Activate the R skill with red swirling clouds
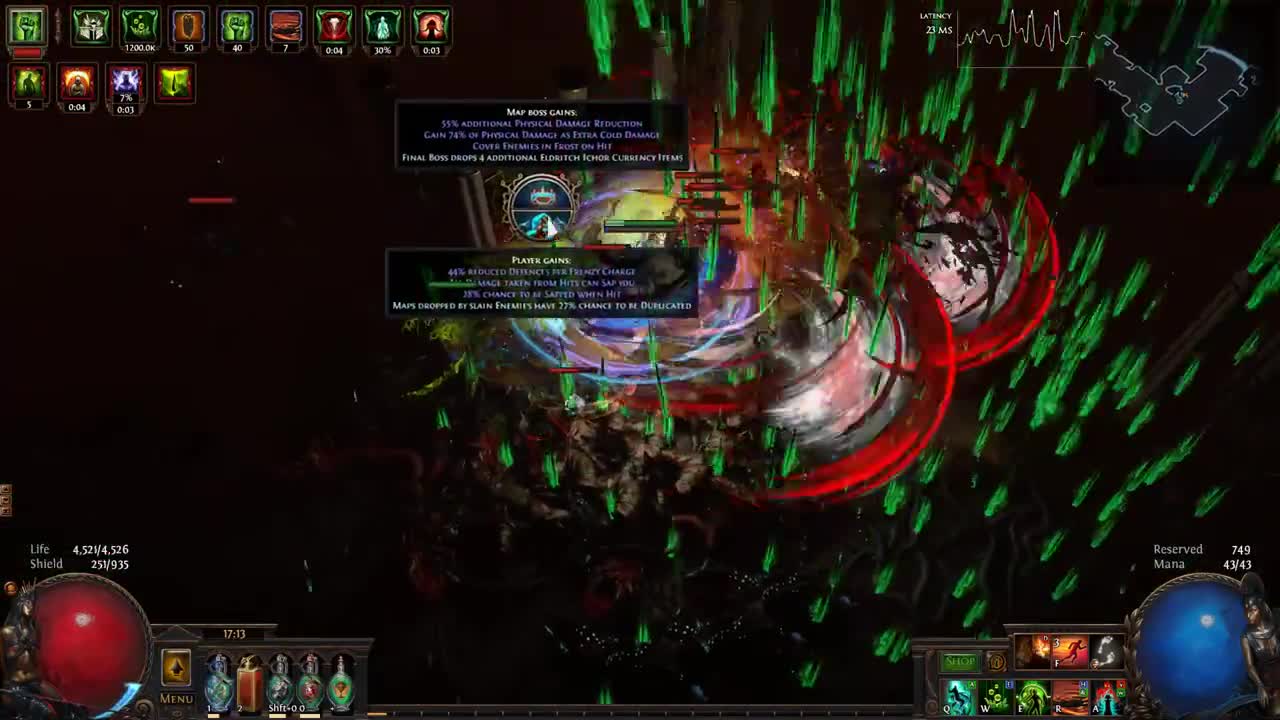 (1069, 697)
